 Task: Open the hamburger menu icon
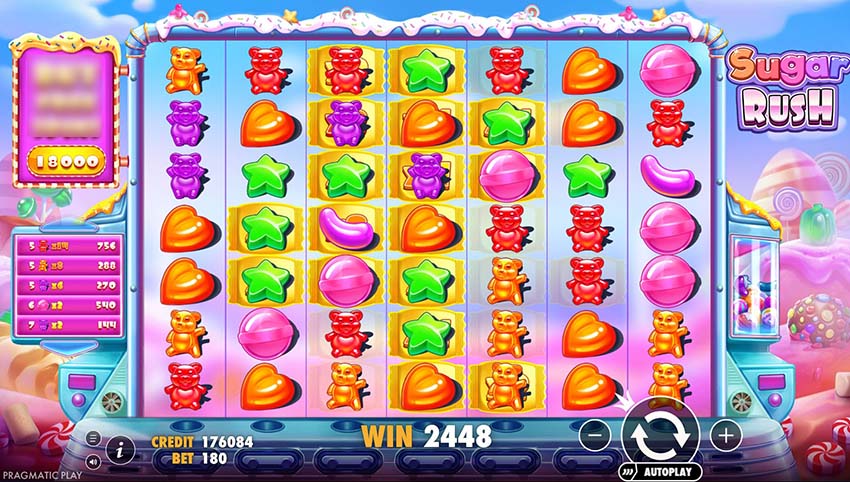pyautogui.click(x=93, y=437)
